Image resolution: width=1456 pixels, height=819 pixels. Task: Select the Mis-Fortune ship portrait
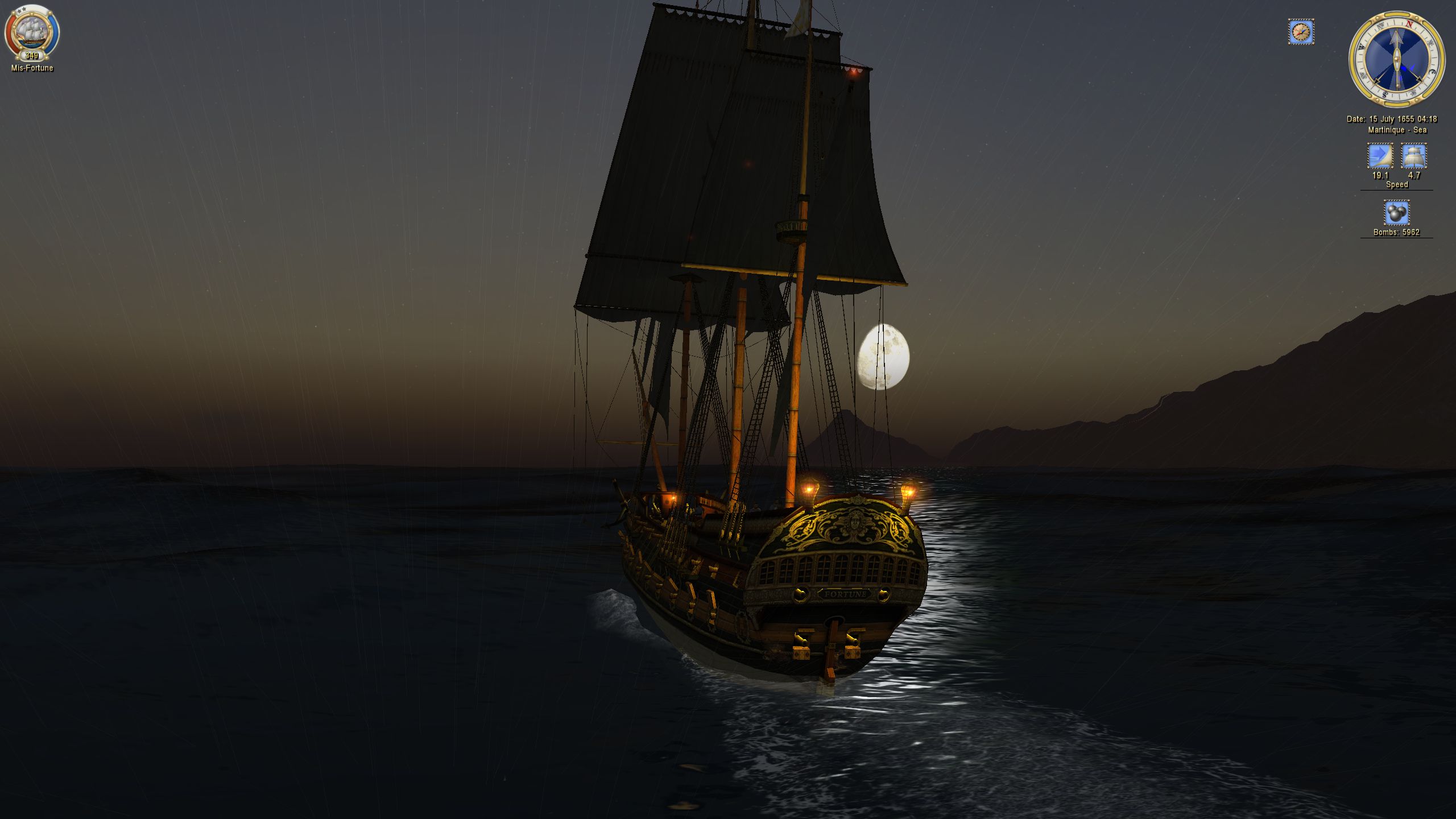(x=32, y=32)
